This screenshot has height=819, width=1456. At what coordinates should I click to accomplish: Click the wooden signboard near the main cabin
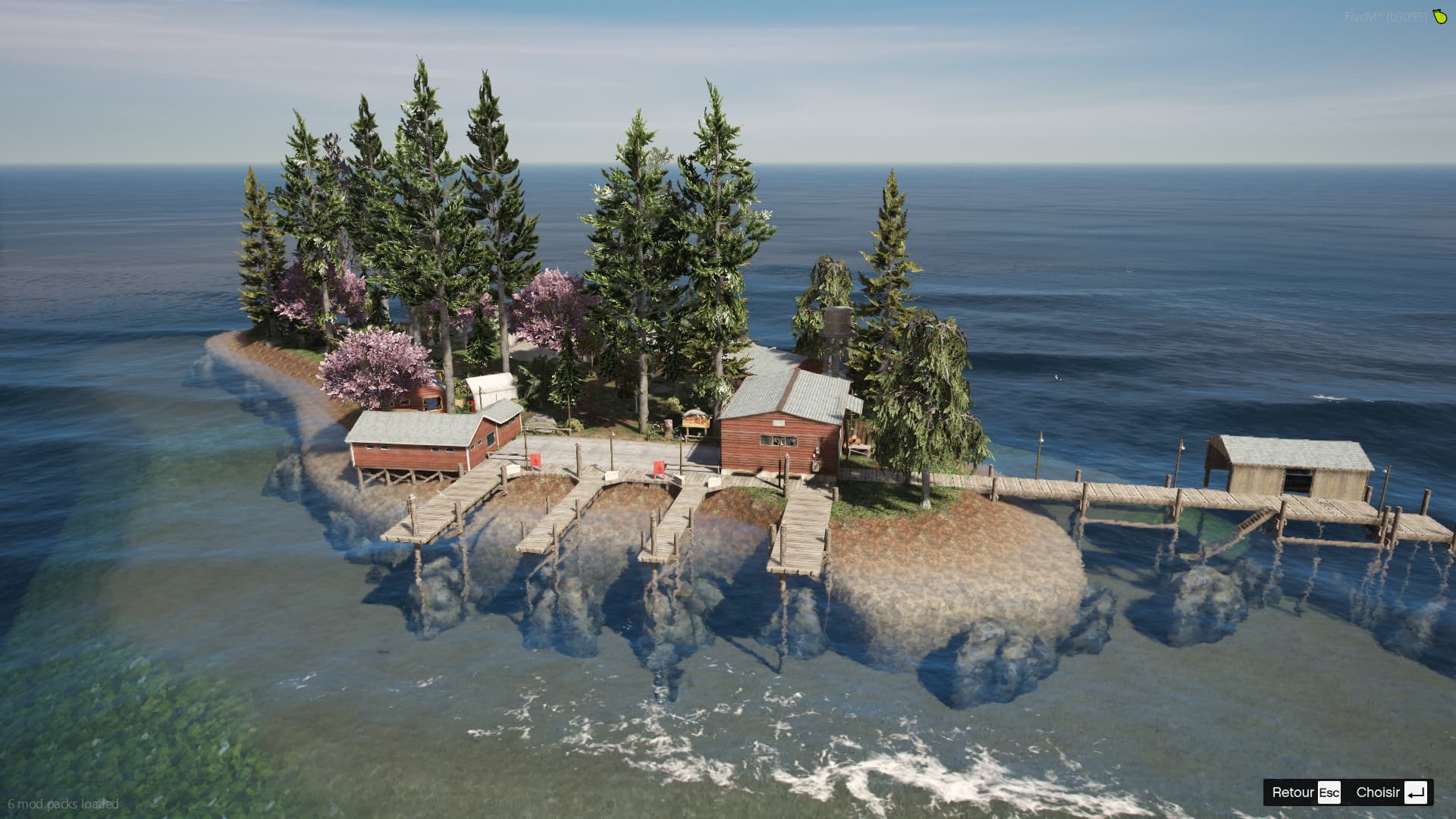coord(696,422)
